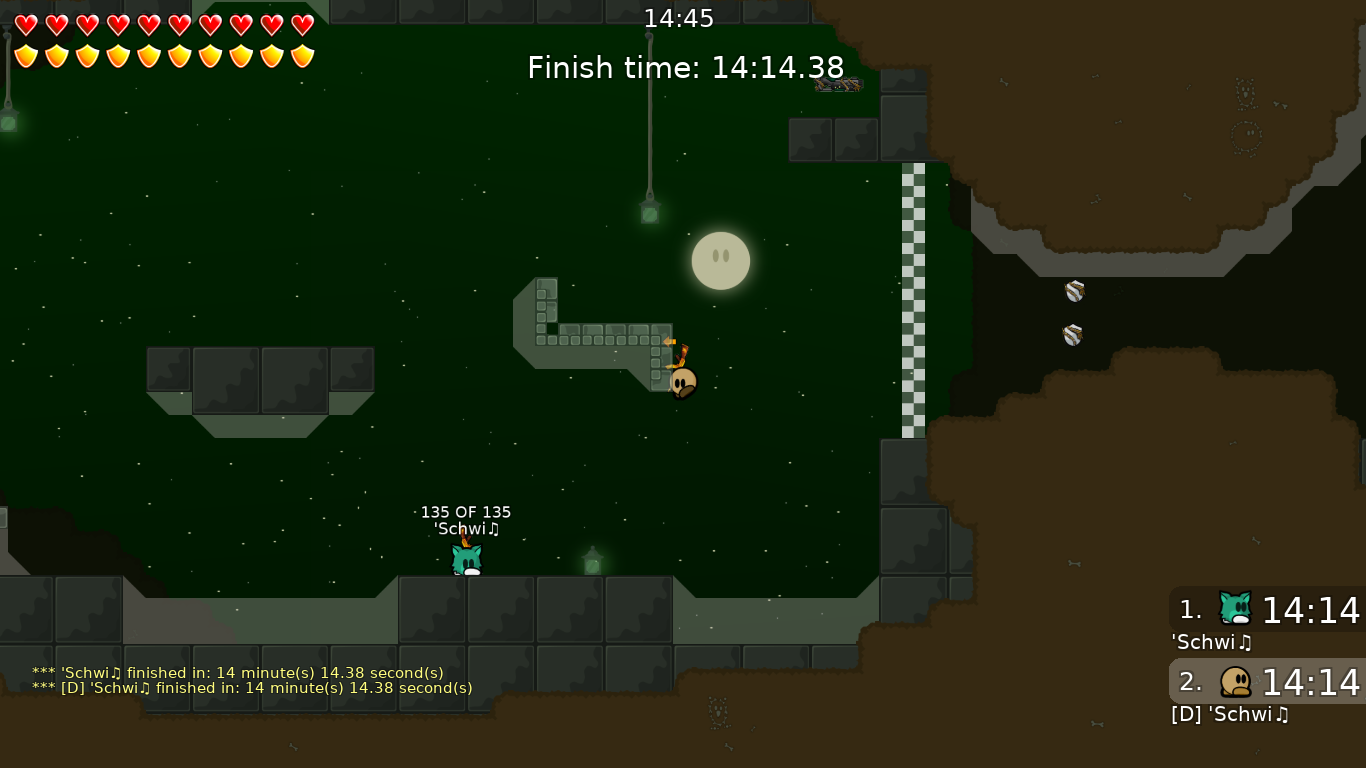This screenshot has width=1366, height=768.
Task: Click the 14:45 race timer at top
Action: click(680, 18)
